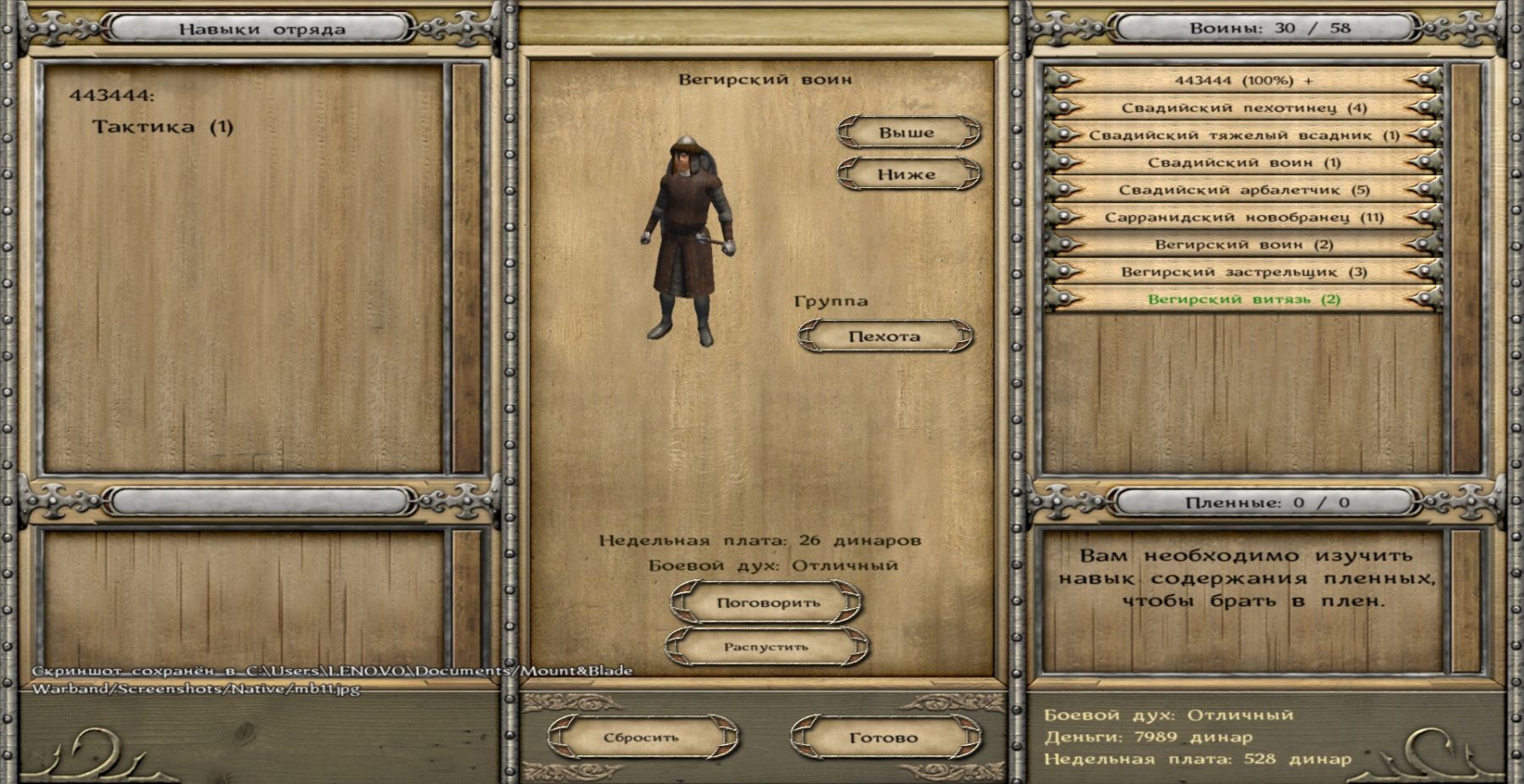Choose the Вегирский воин (2) row

(1243, 245)
